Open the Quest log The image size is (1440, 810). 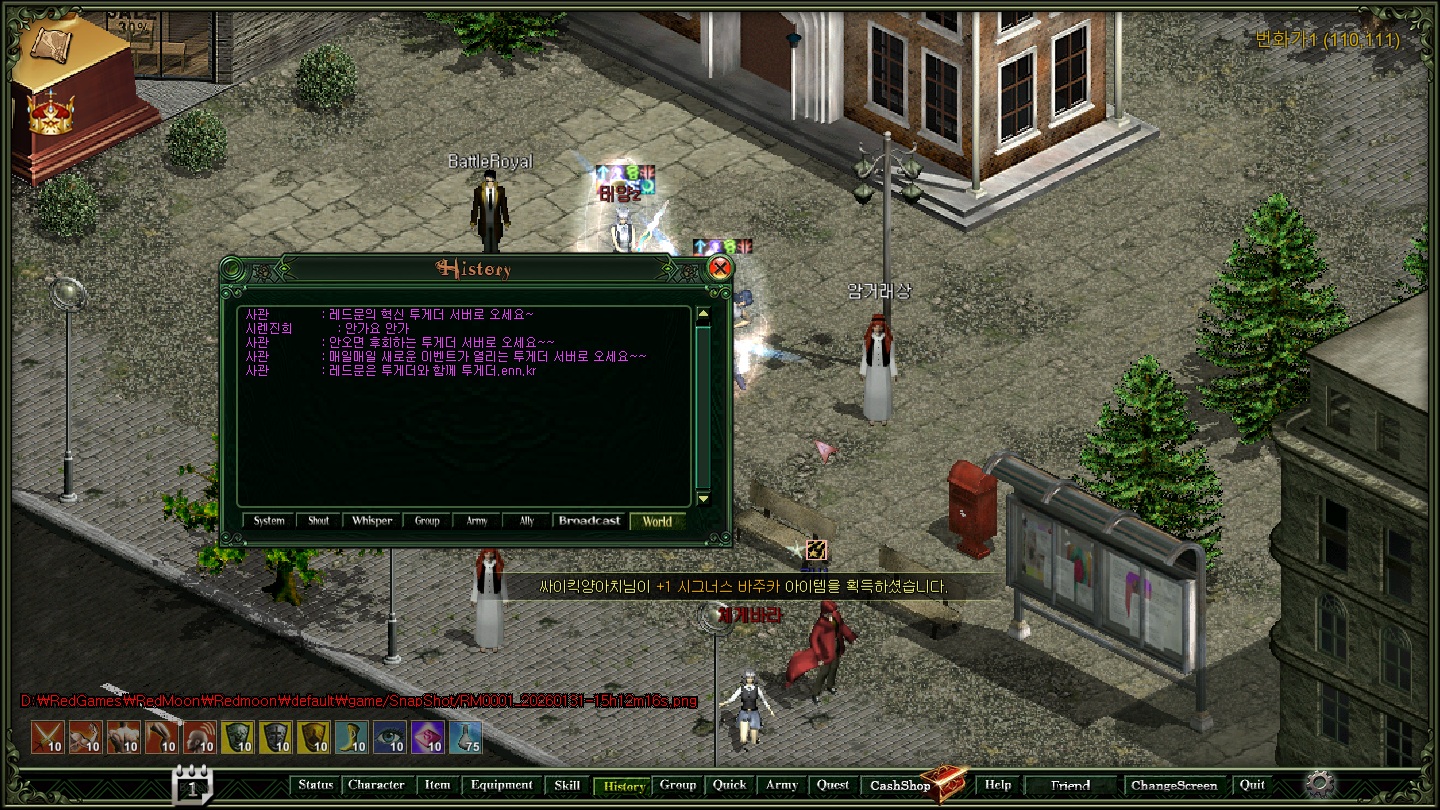(832, 785)
